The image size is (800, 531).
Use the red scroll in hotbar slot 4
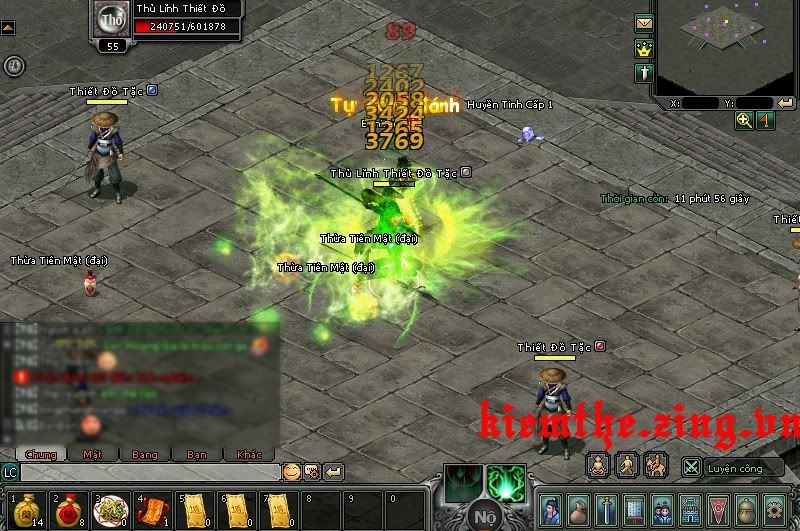point(151,509)
